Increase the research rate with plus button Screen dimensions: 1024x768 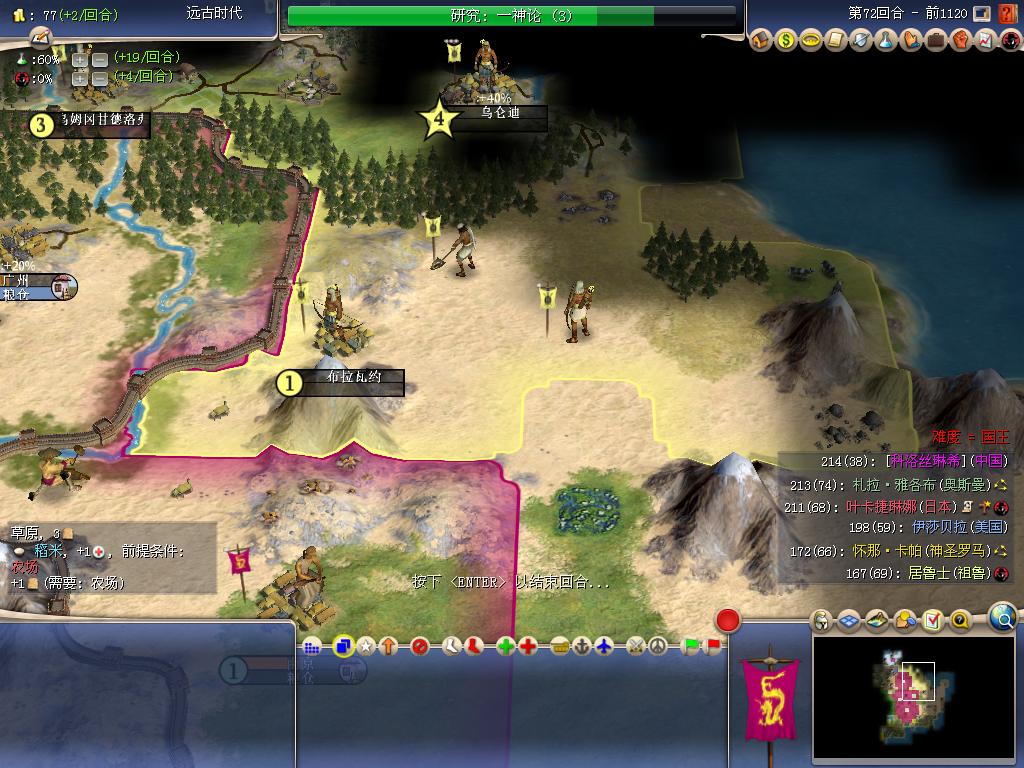coord(80,59)
